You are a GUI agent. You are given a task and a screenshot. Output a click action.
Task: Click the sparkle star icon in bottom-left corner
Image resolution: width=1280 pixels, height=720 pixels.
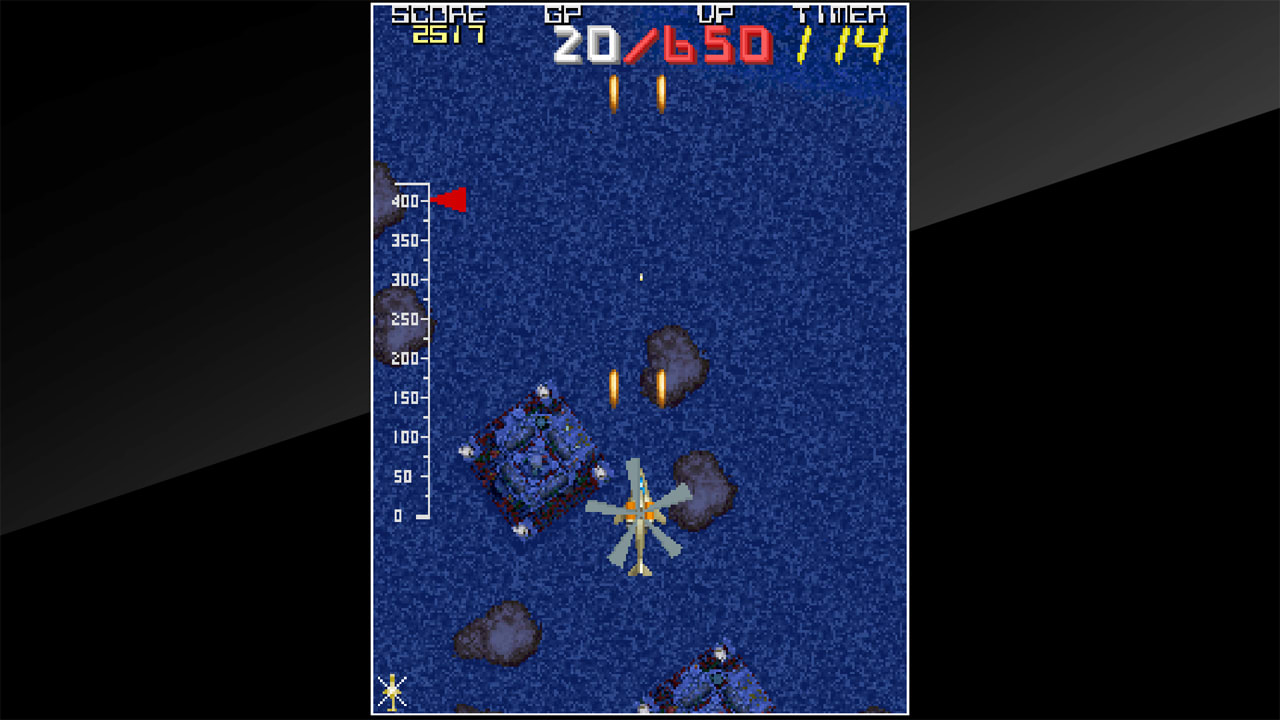pyautogui.click(x=392, y=690)
